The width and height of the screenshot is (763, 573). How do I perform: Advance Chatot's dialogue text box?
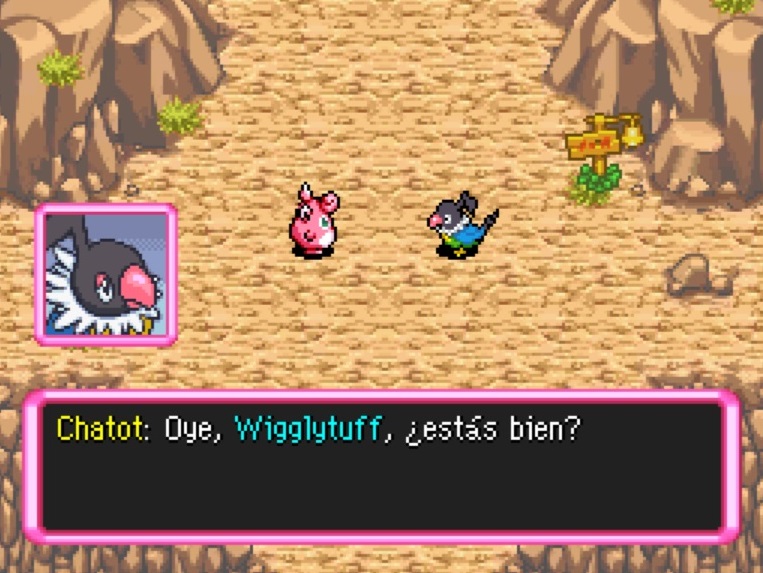tap(381, 467)
